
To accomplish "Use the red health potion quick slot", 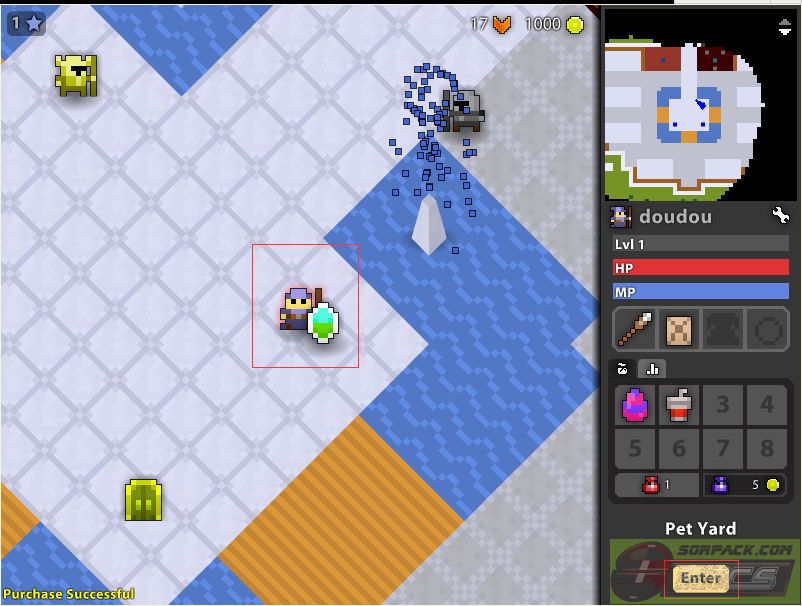I will click(x=655, y=485).
